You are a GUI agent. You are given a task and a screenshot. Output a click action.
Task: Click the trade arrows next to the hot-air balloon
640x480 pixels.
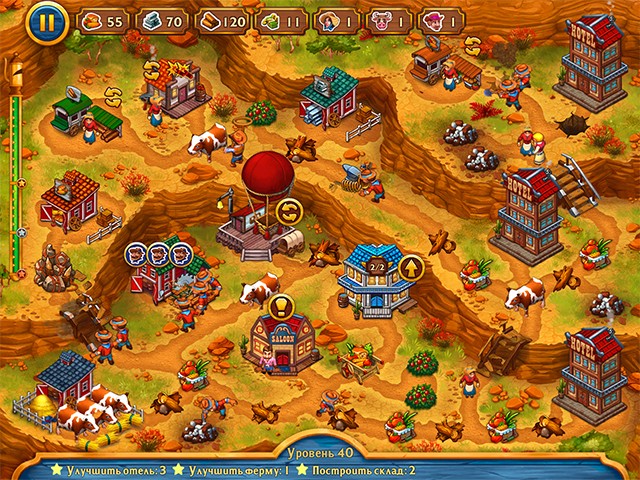click(290, 210)
